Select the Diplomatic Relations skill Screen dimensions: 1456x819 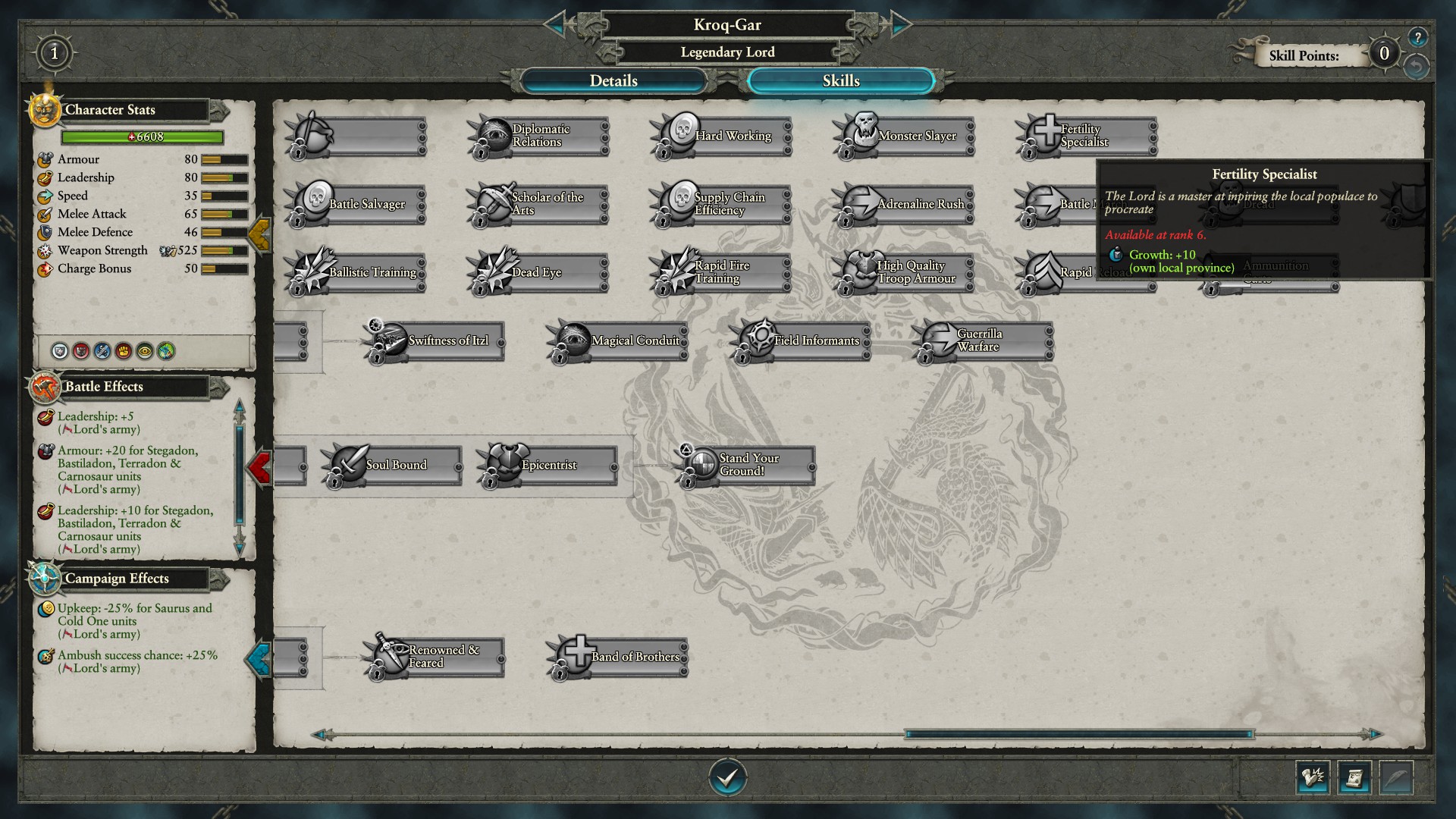(539, 136)
